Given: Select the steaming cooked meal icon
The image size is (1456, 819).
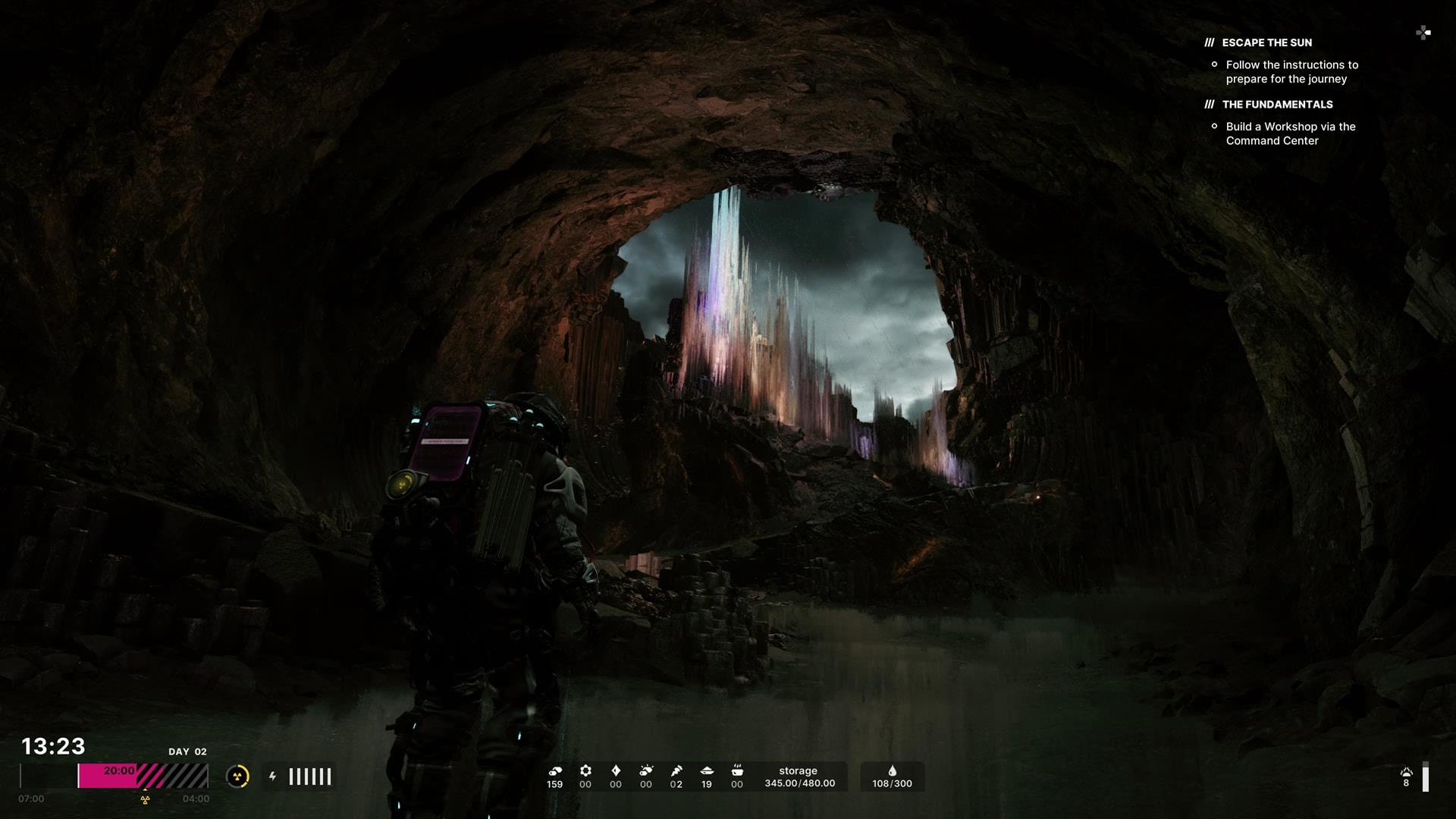Looking at the screenshot, I should pos(737,770).
